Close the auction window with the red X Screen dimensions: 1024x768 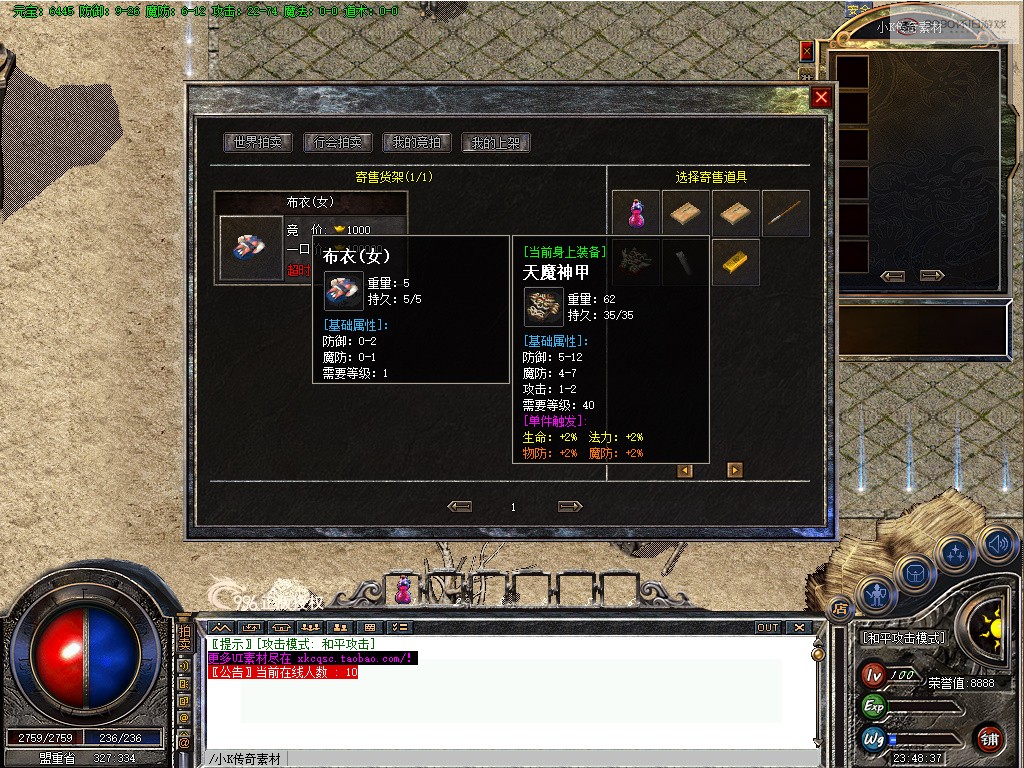coord(821,97)
